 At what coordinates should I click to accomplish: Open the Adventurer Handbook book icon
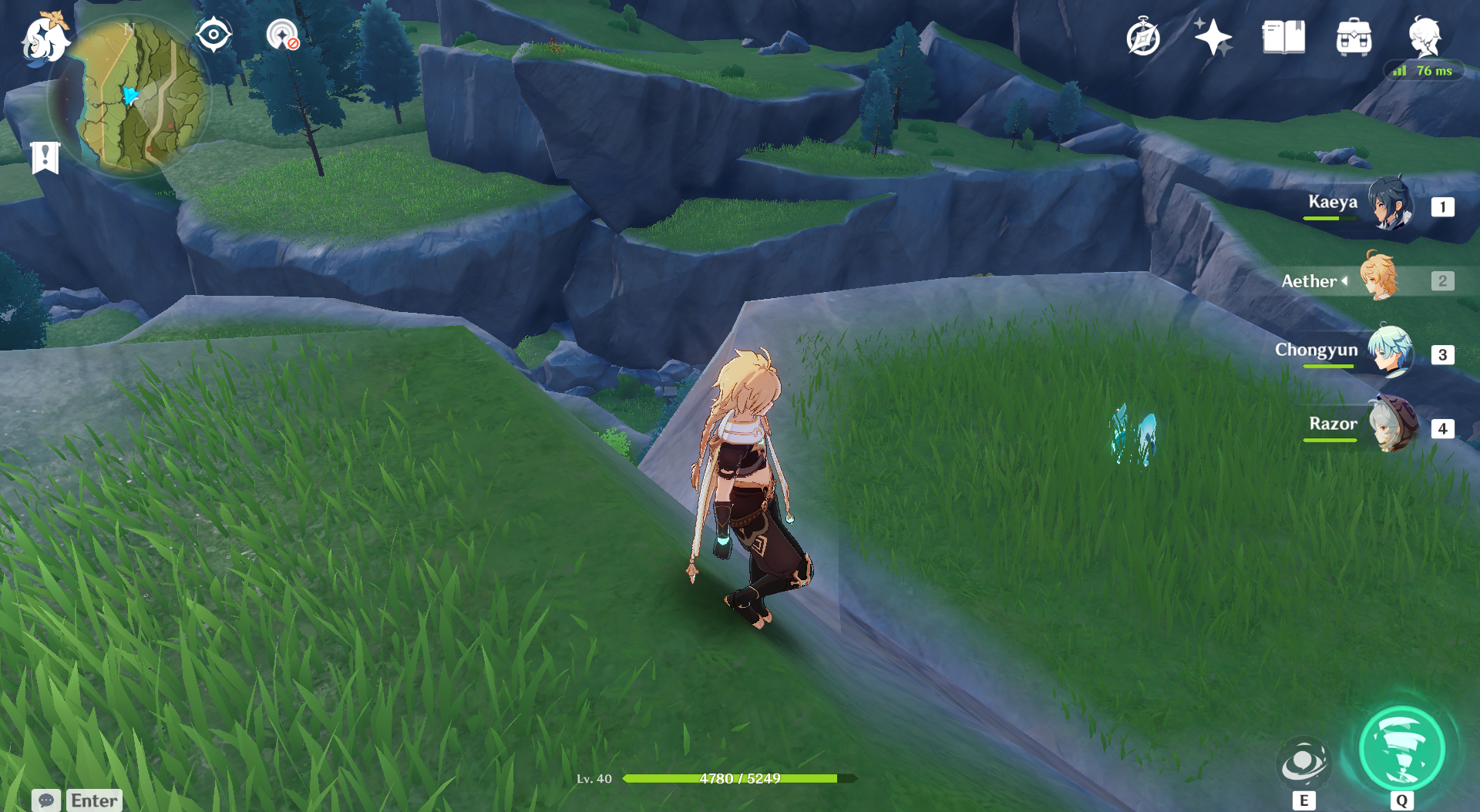pos(1283,38)
